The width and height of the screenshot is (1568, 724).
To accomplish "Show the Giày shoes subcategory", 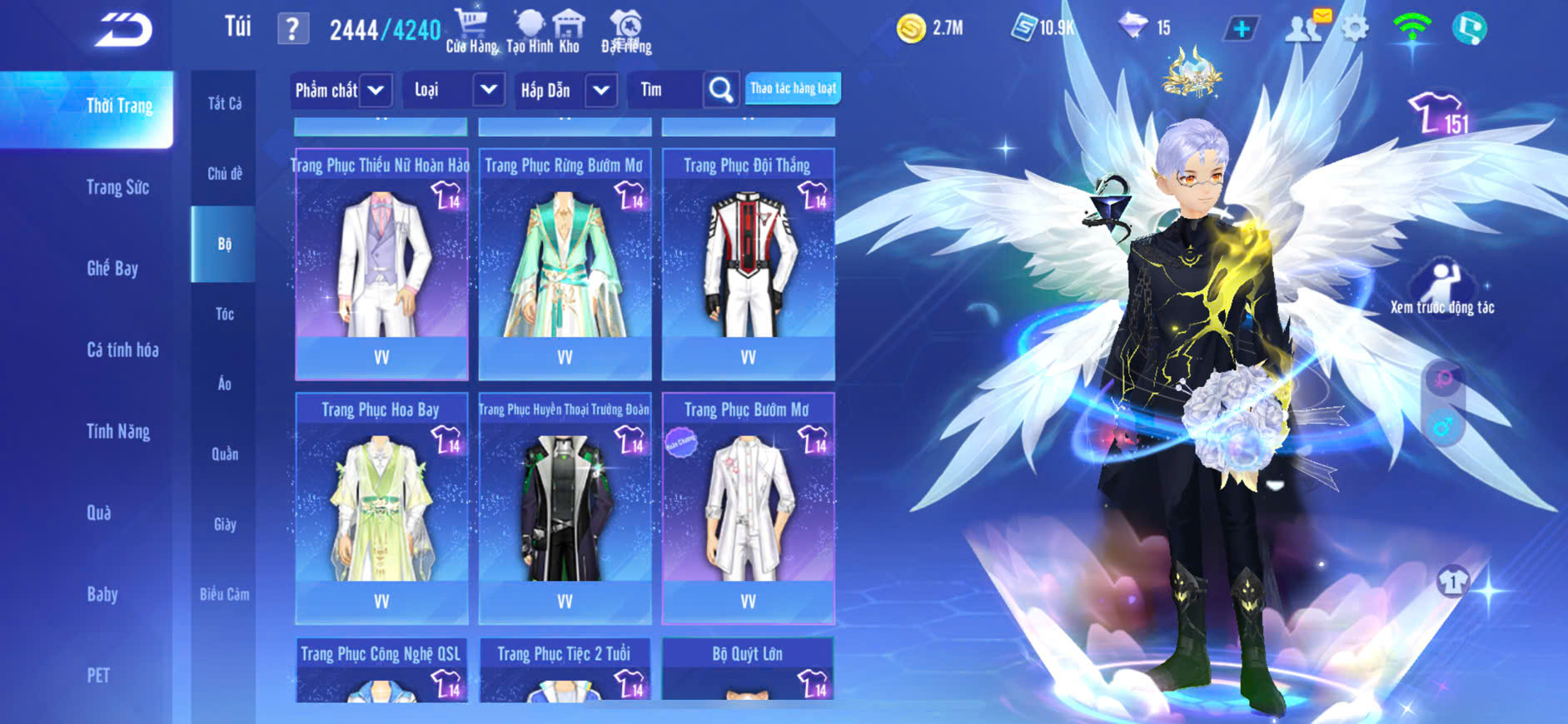I will (224, 523).
